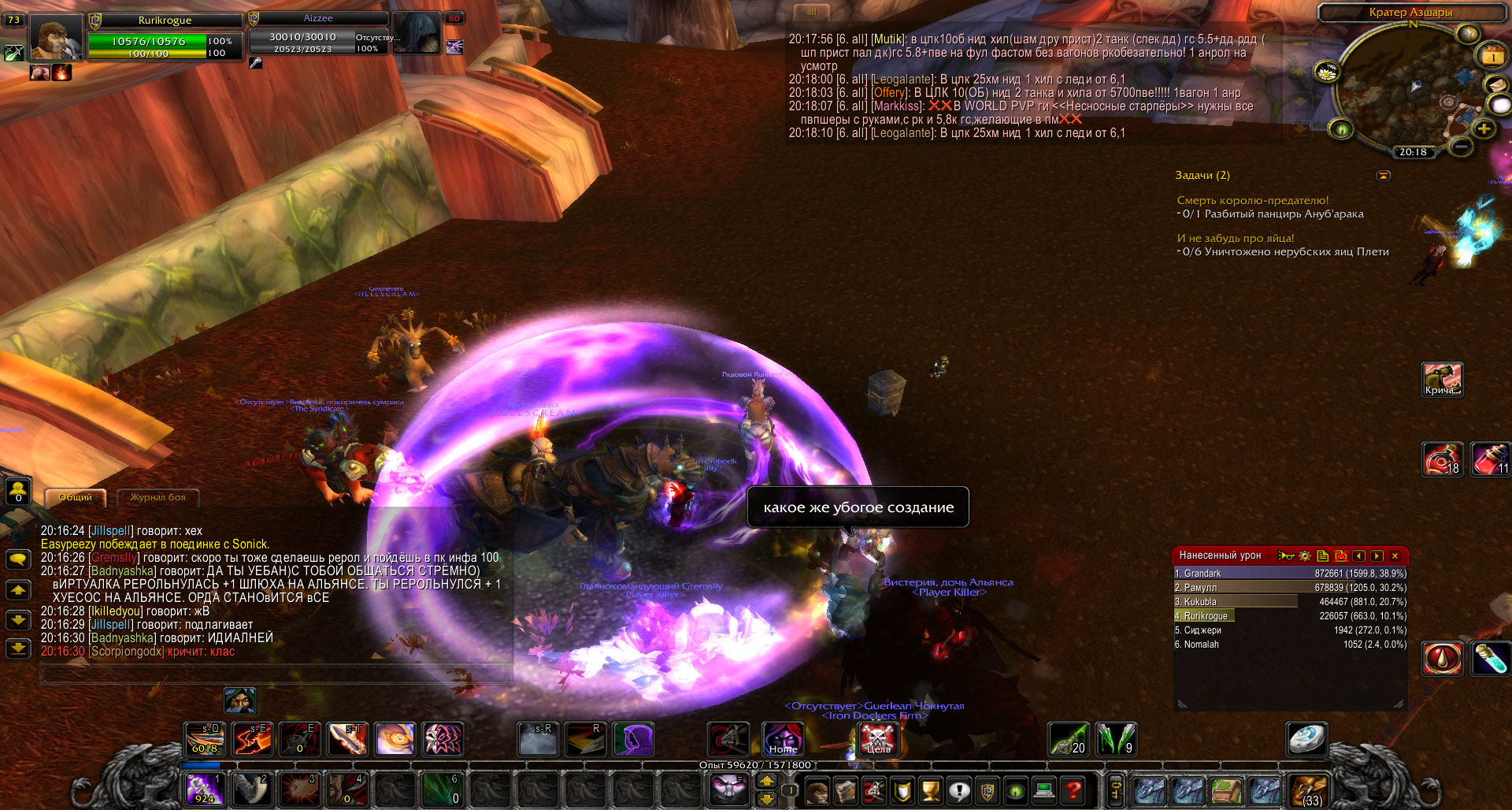Open the main backpack showing 33
This screenshot has height=810, width=1512.
pyautogui.click(x=1310, y=790)
